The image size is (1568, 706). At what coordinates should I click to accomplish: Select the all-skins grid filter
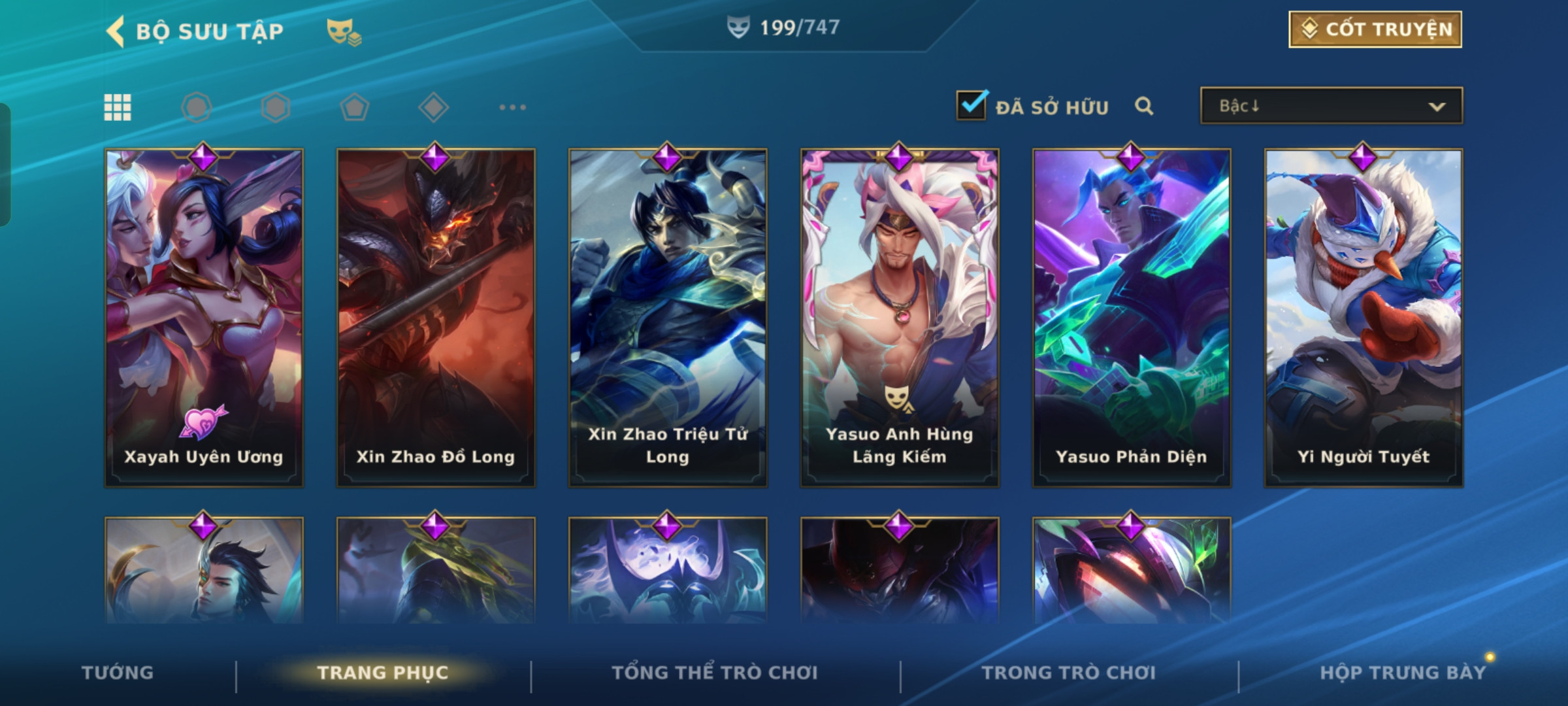tap(118, 107)
